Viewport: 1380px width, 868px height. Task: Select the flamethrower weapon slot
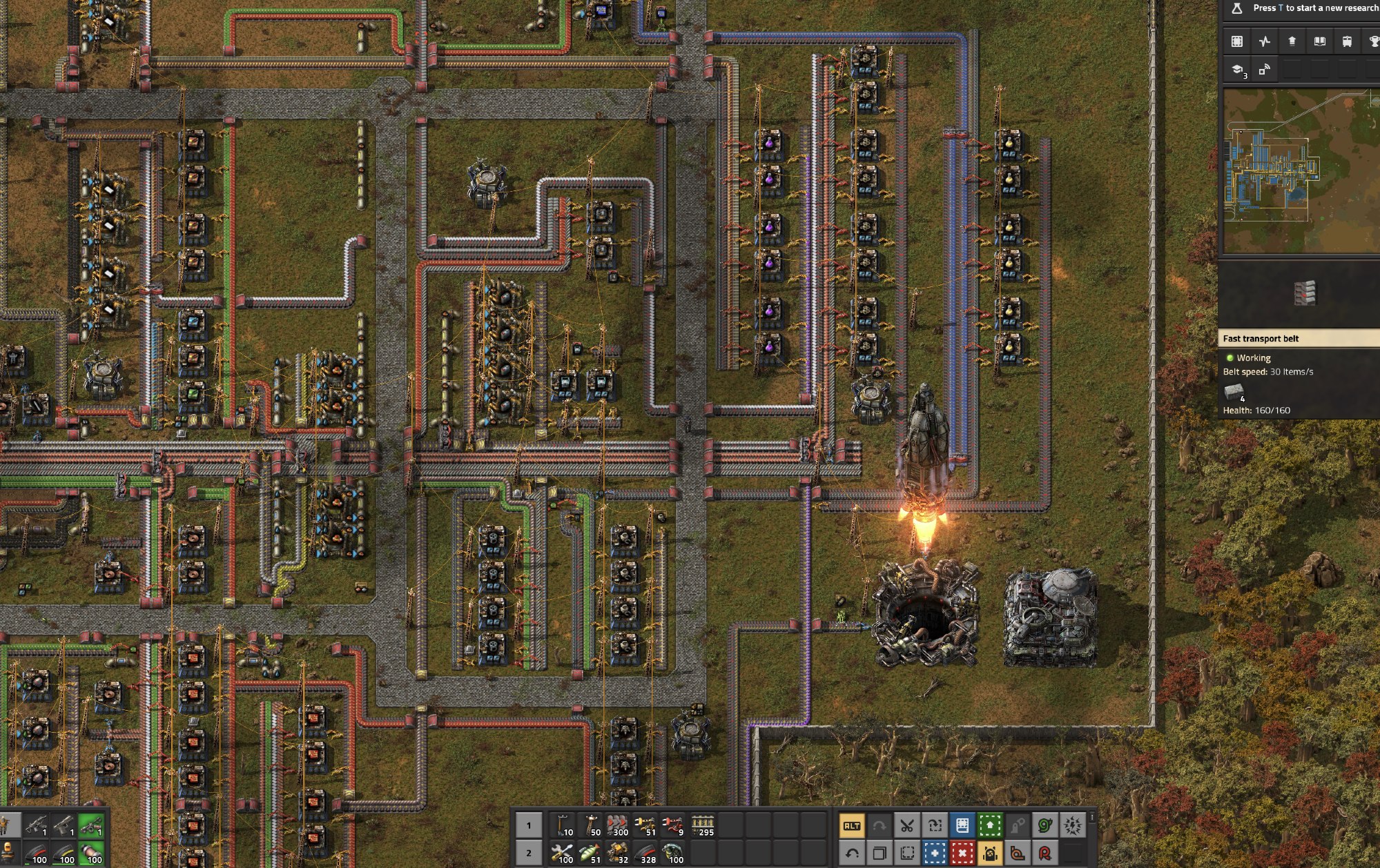91,825
